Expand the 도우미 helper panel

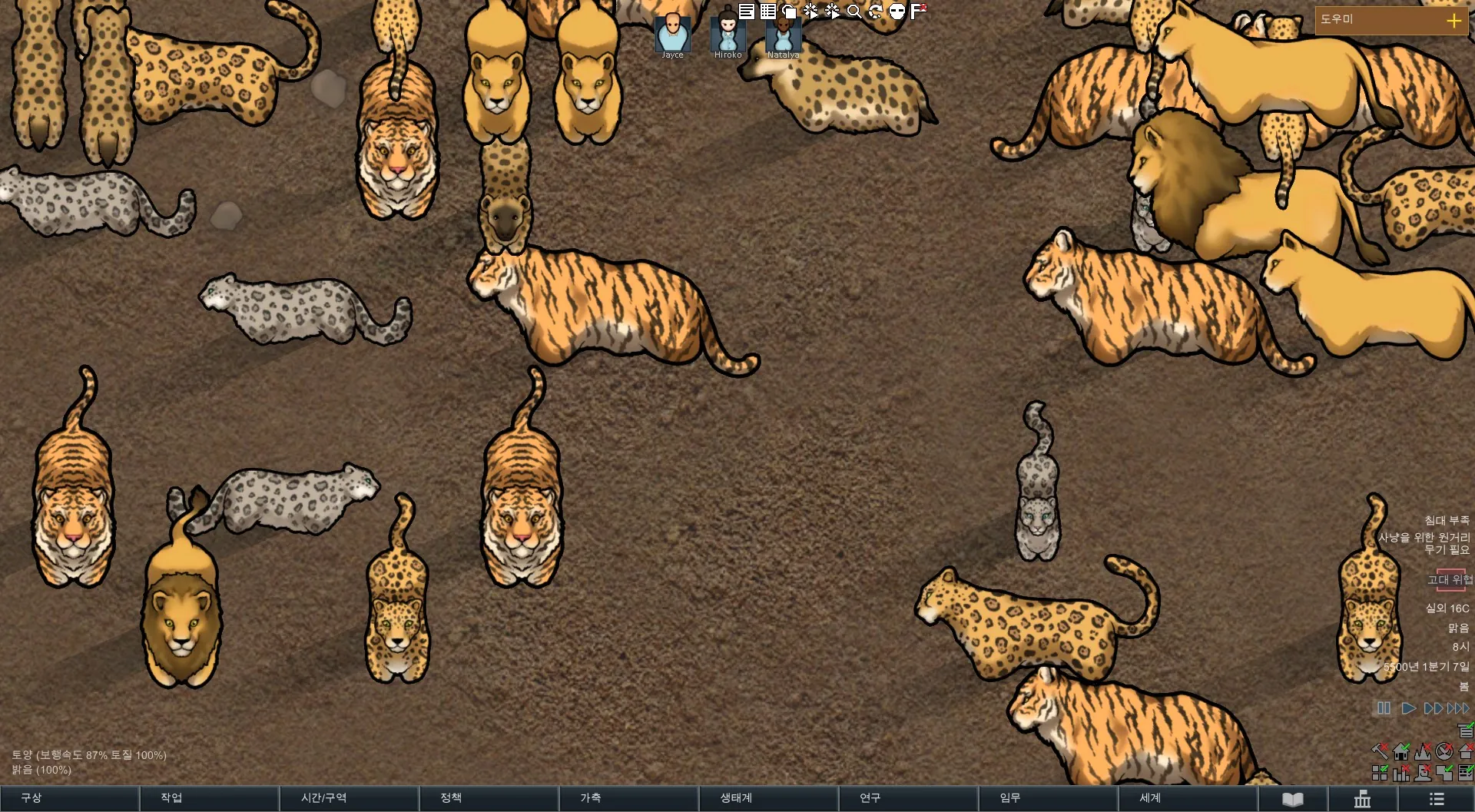tap(1453, 21)
